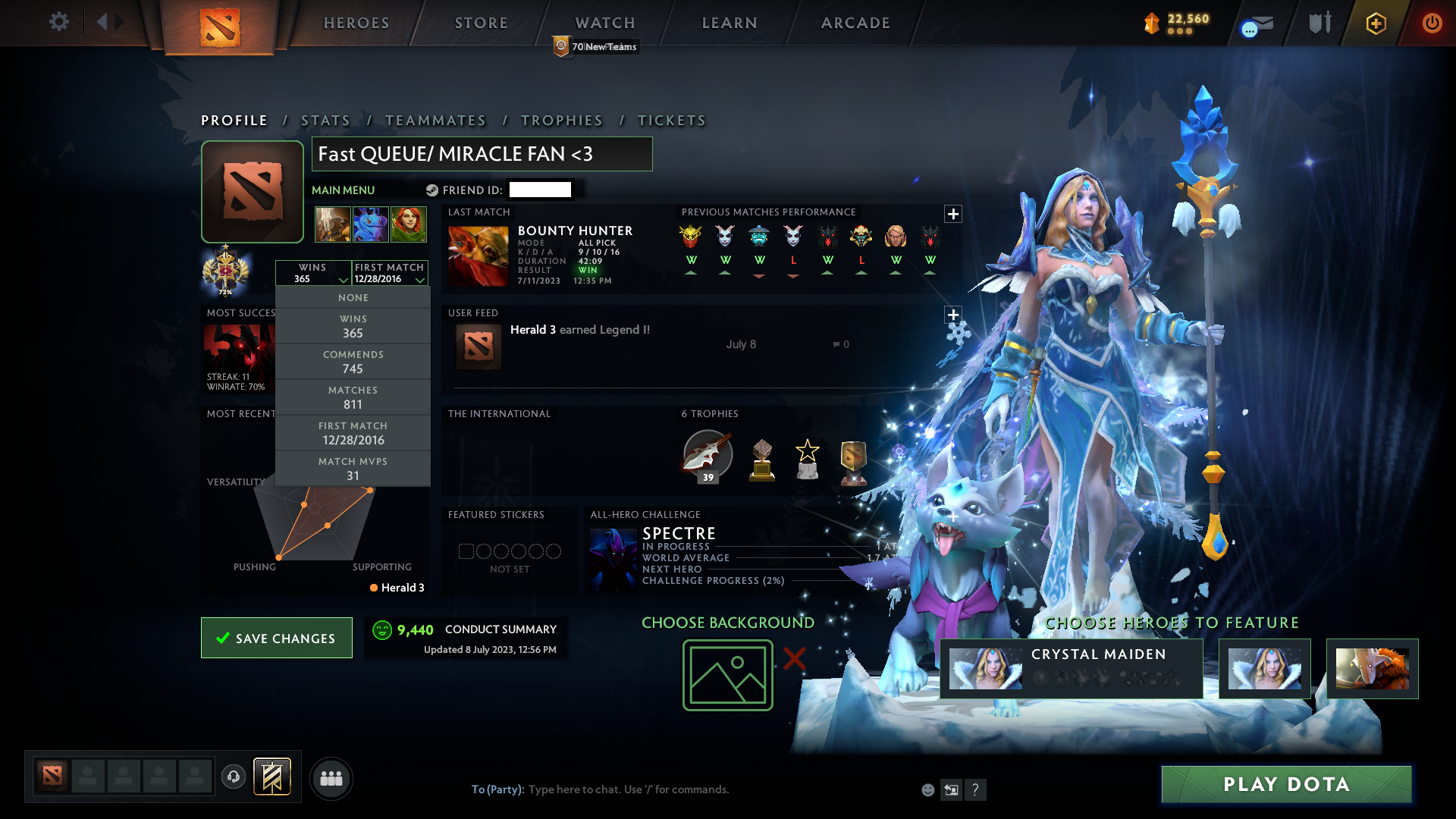Image resolution: width=1456 pixels, height=819 pixels.
Task: Select the NONE stat option
Action: (x=353, y=297)
